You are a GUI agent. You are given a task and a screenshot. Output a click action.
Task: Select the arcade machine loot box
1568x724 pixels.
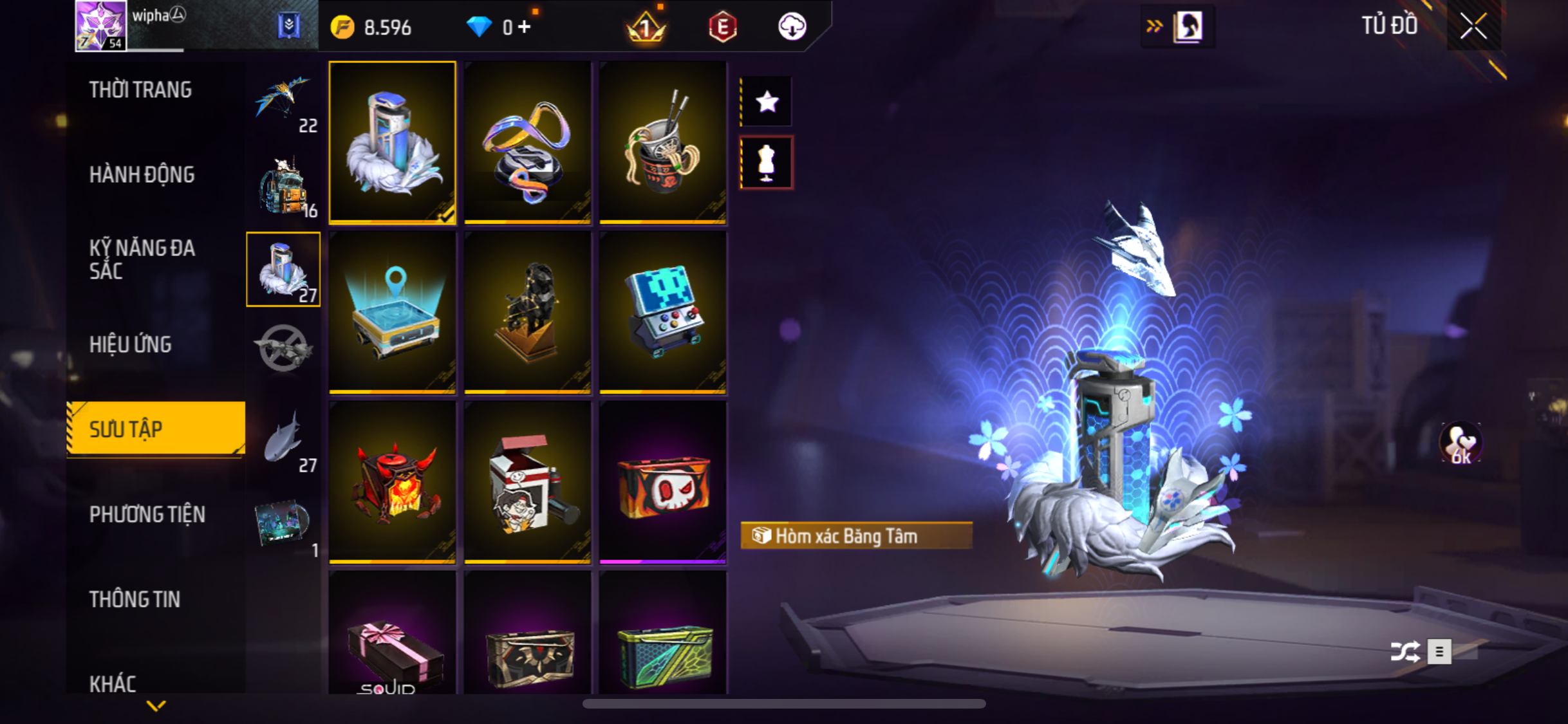(662, 312)
